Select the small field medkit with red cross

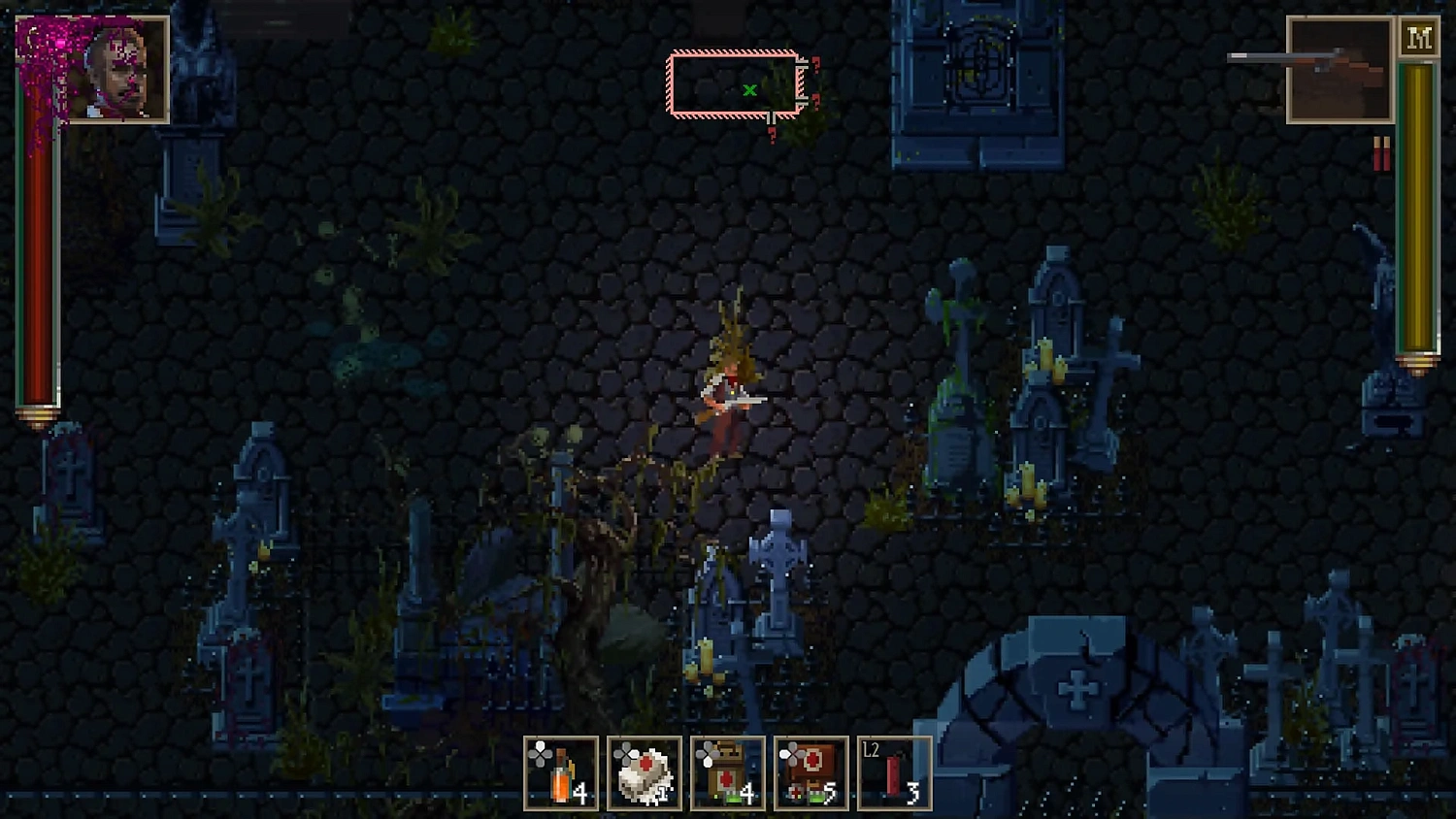click(726, 771)
